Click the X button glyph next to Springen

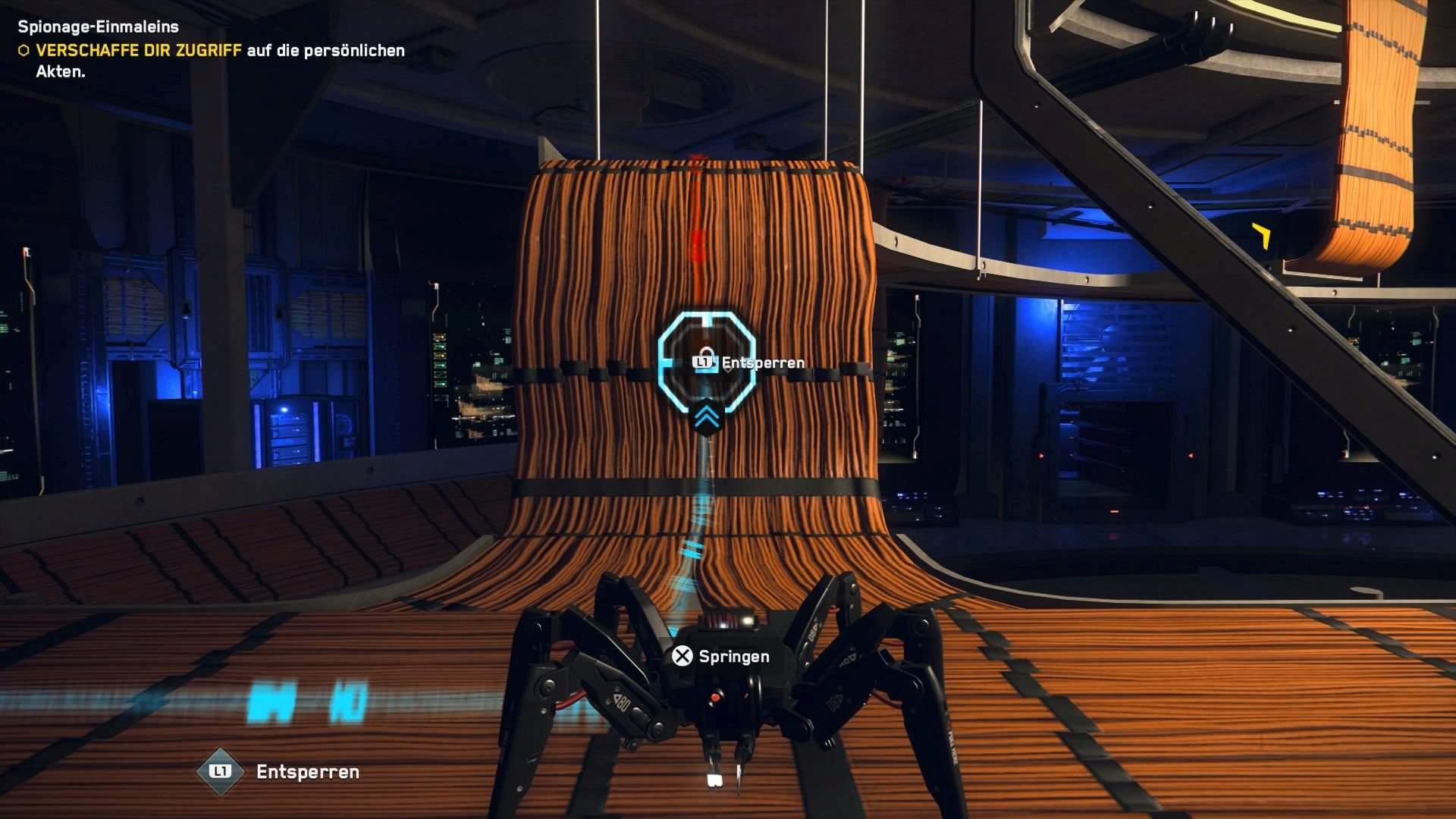[x=682, y=656]
